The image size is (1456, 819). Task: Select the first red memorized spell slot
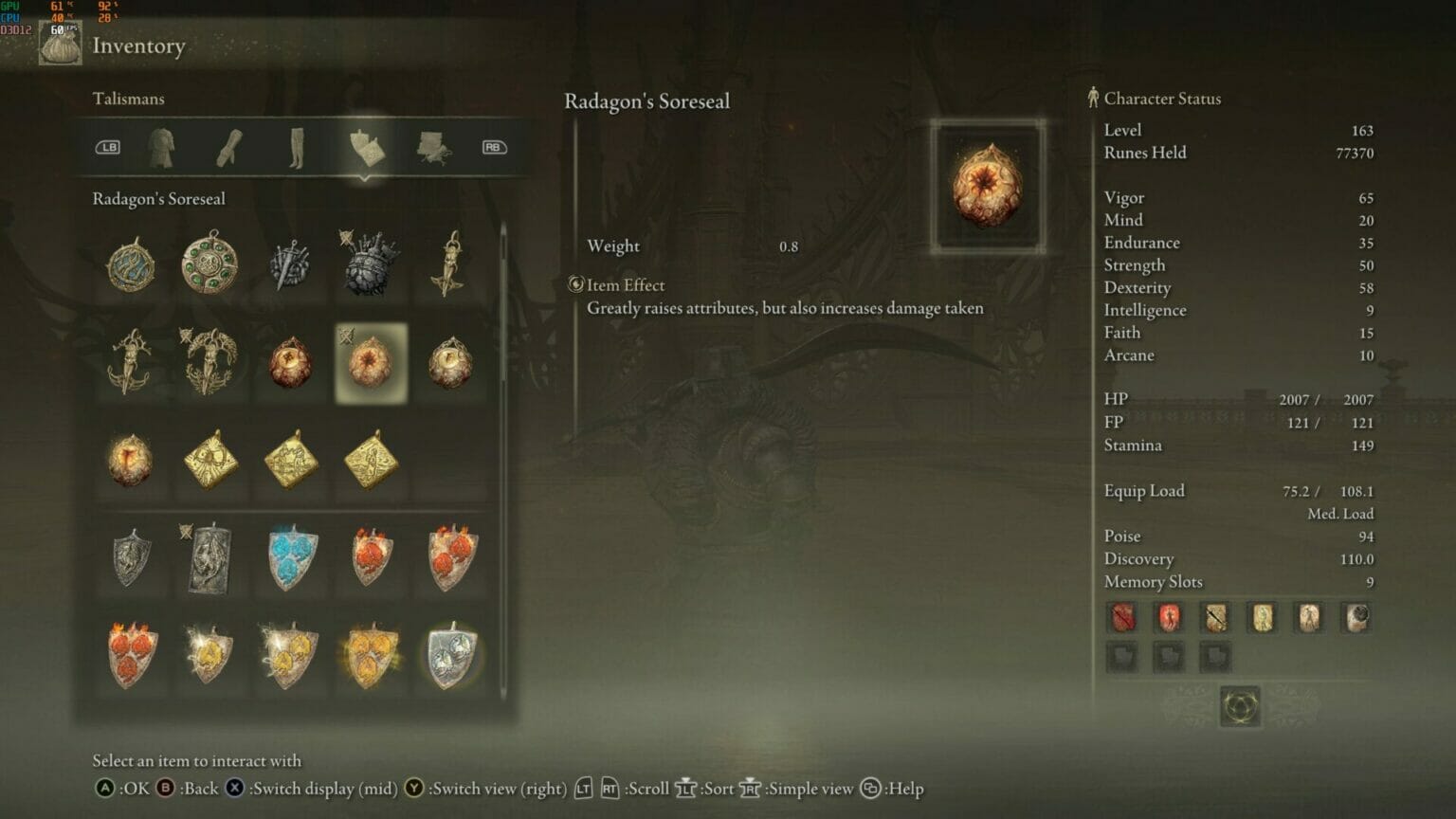point(1122,617)
